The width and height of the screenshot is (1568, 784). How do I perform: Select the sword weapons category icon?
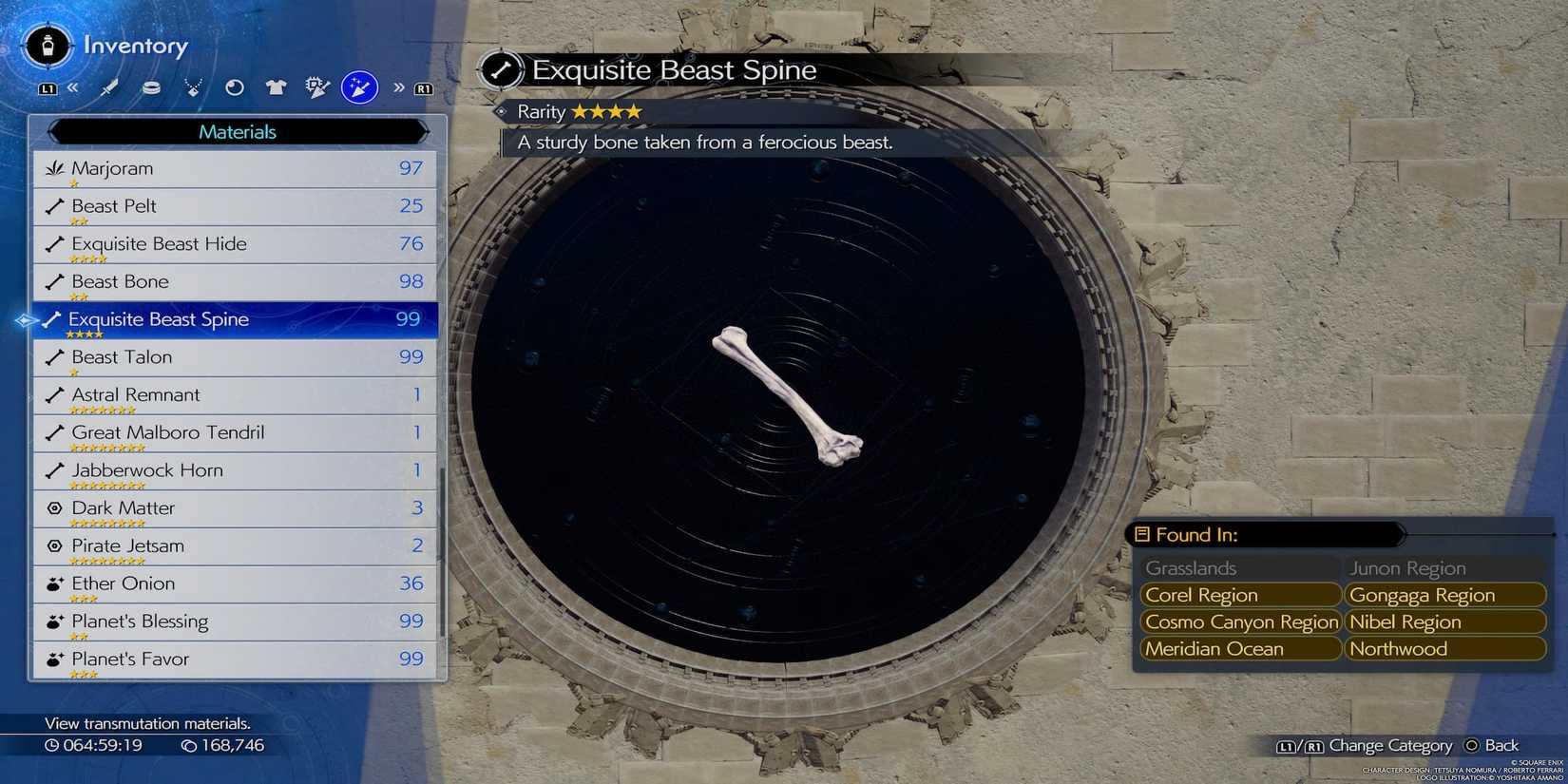coord(109,86)
